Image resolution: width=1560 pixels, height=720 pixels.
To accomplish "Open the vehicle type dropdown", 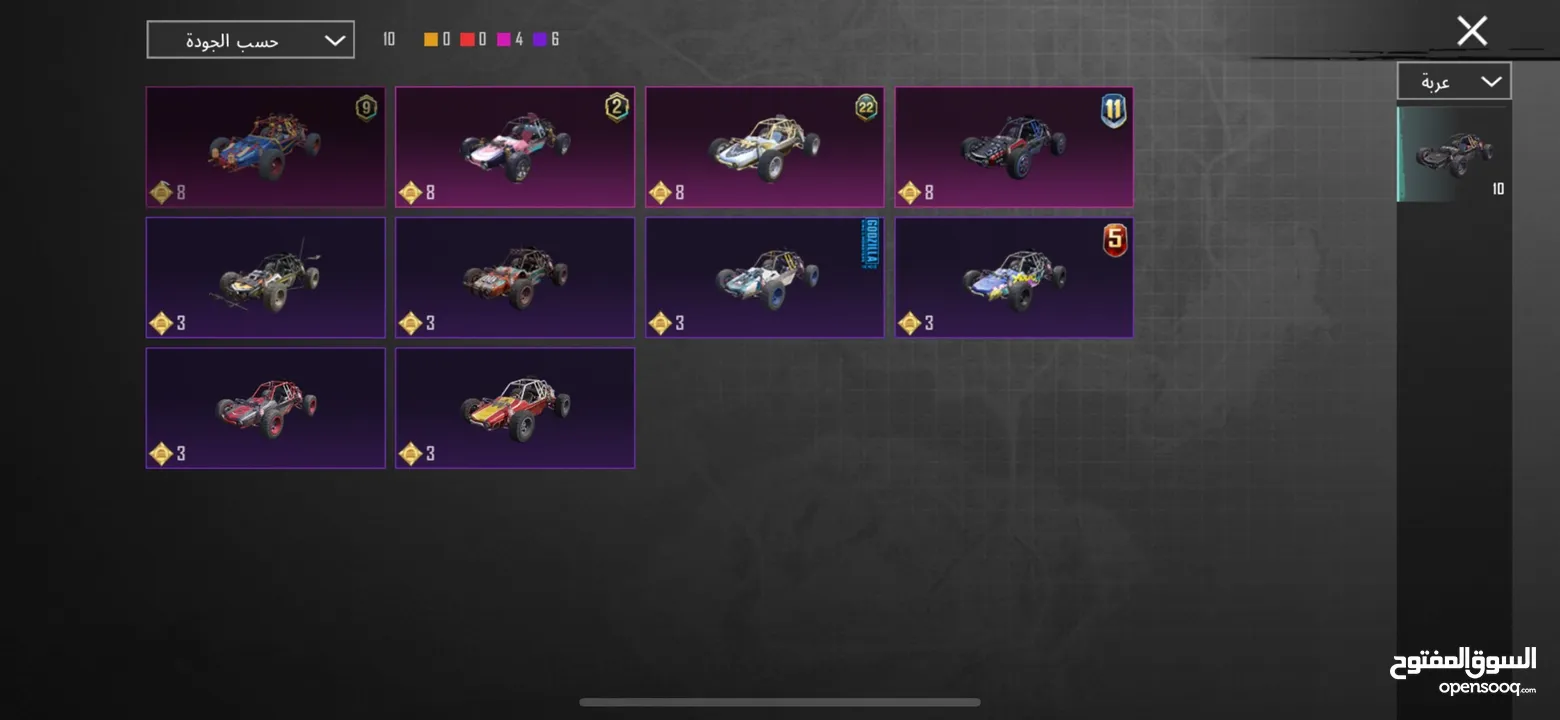I will pos(1453,81).
